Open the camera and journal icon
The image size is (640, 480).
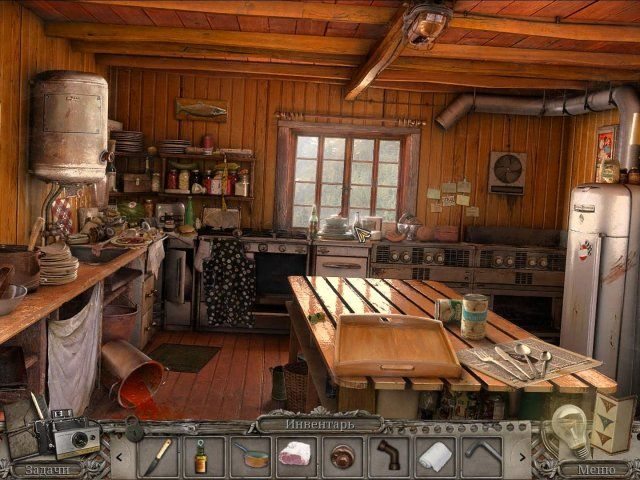tap(70, 434)
